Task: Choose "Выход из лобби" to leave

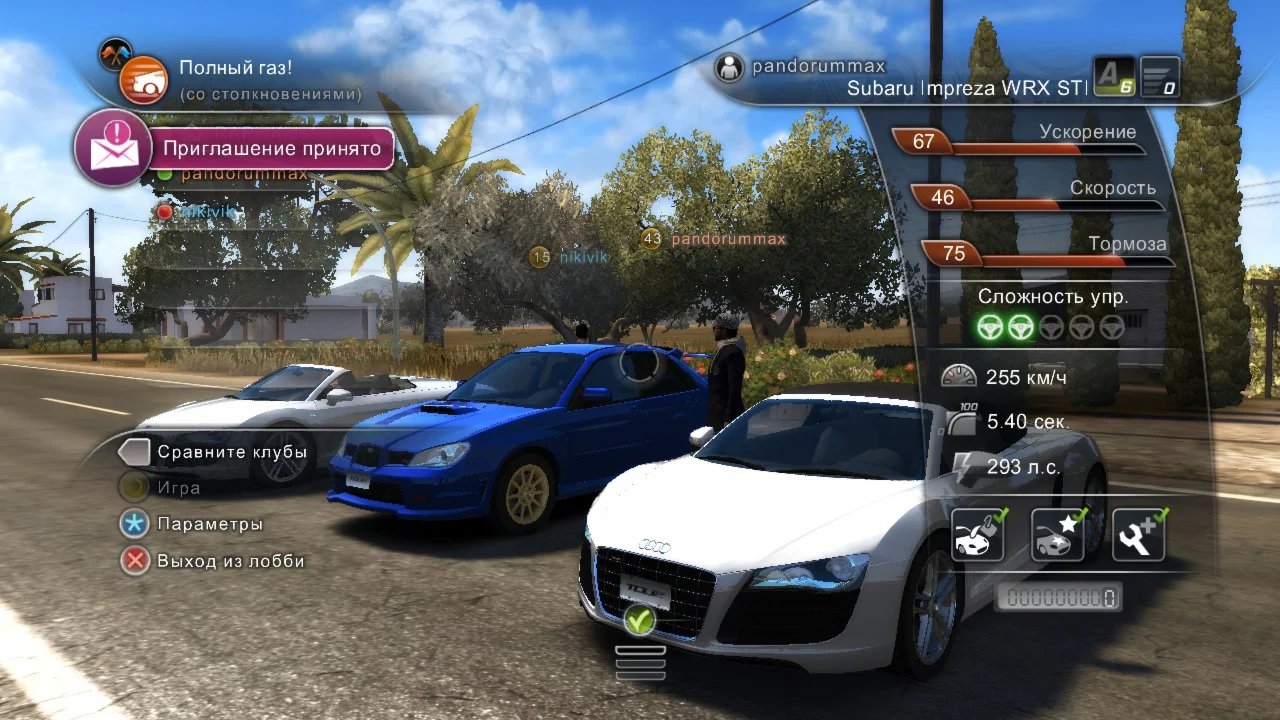Action: pos(230,561)
